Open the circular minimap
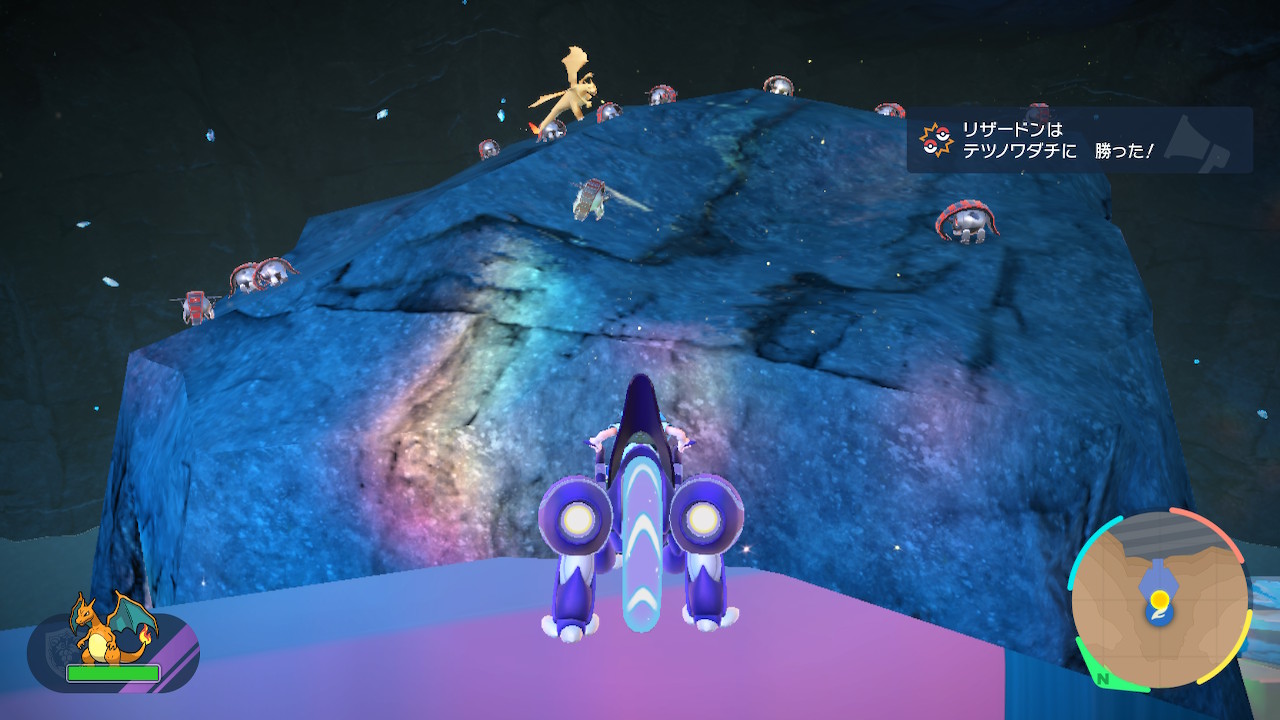Viewport: 1280px width, 720px height. [x=1159, y=600]
